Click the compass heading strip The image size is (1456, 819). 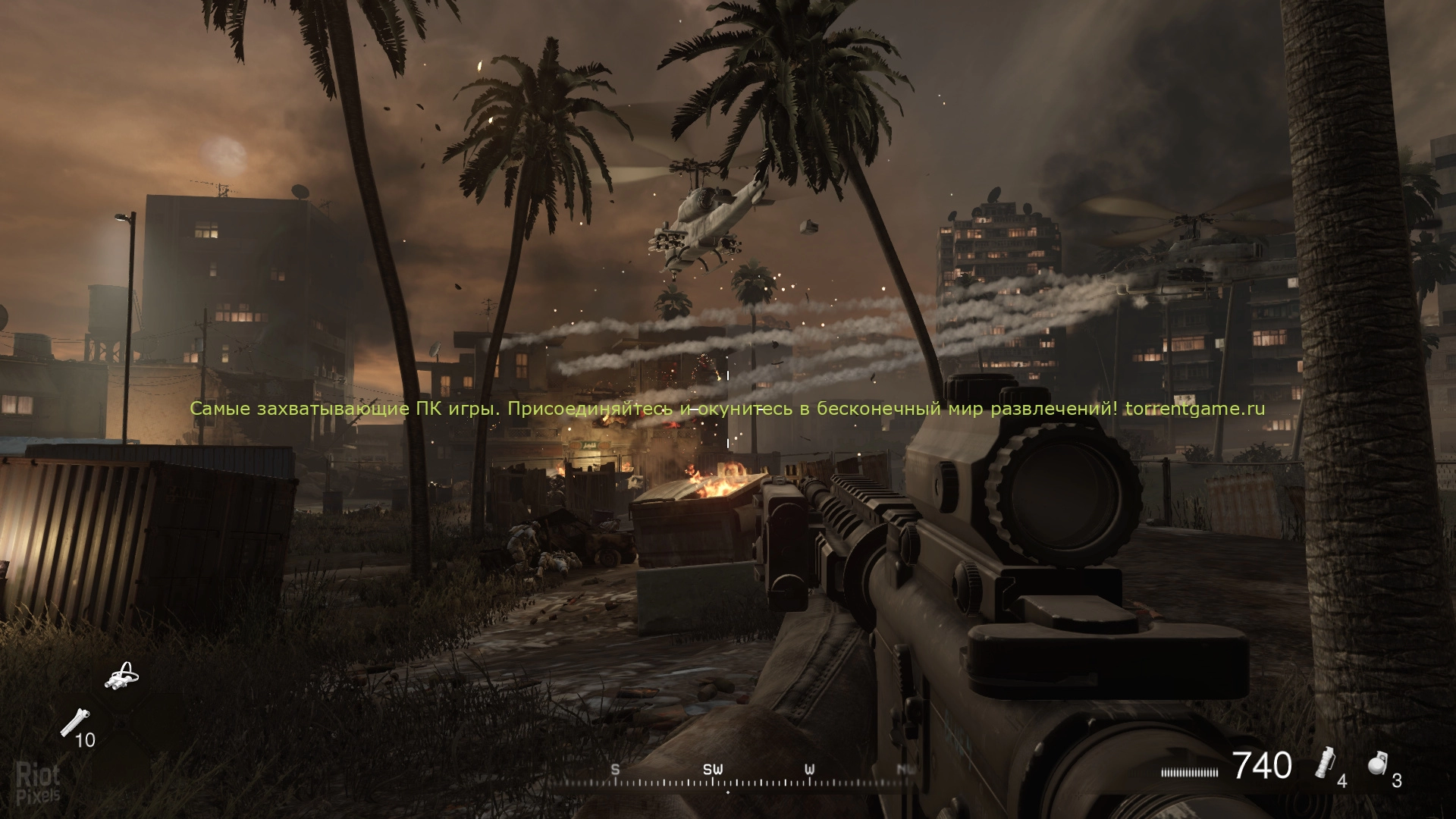pos(728,780)
